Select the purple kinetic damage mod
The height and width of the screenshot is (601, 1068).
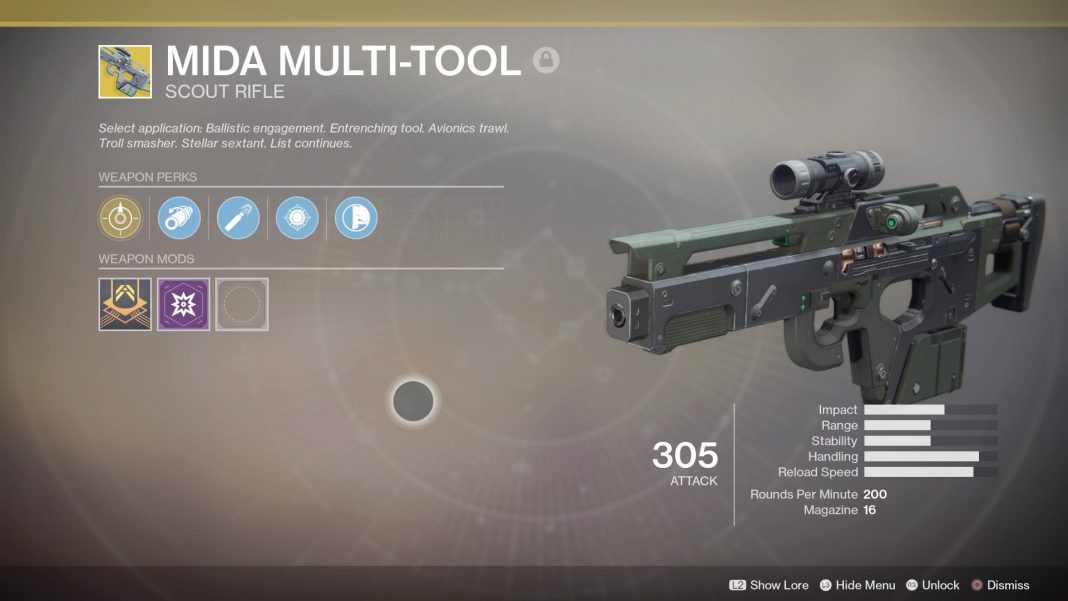(183, 304)
